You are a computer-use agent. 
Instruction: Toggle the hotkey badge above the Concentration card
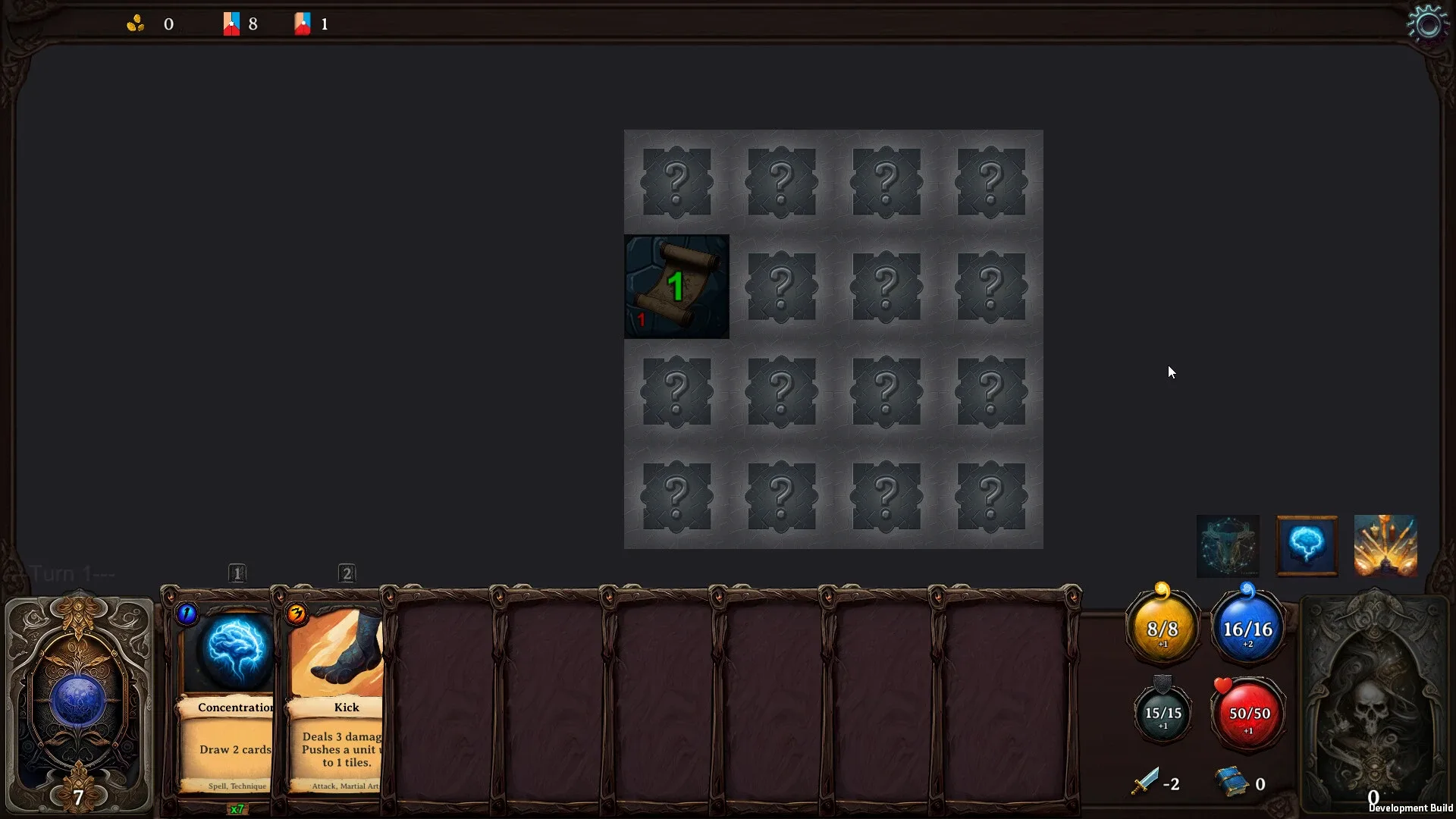237,574
